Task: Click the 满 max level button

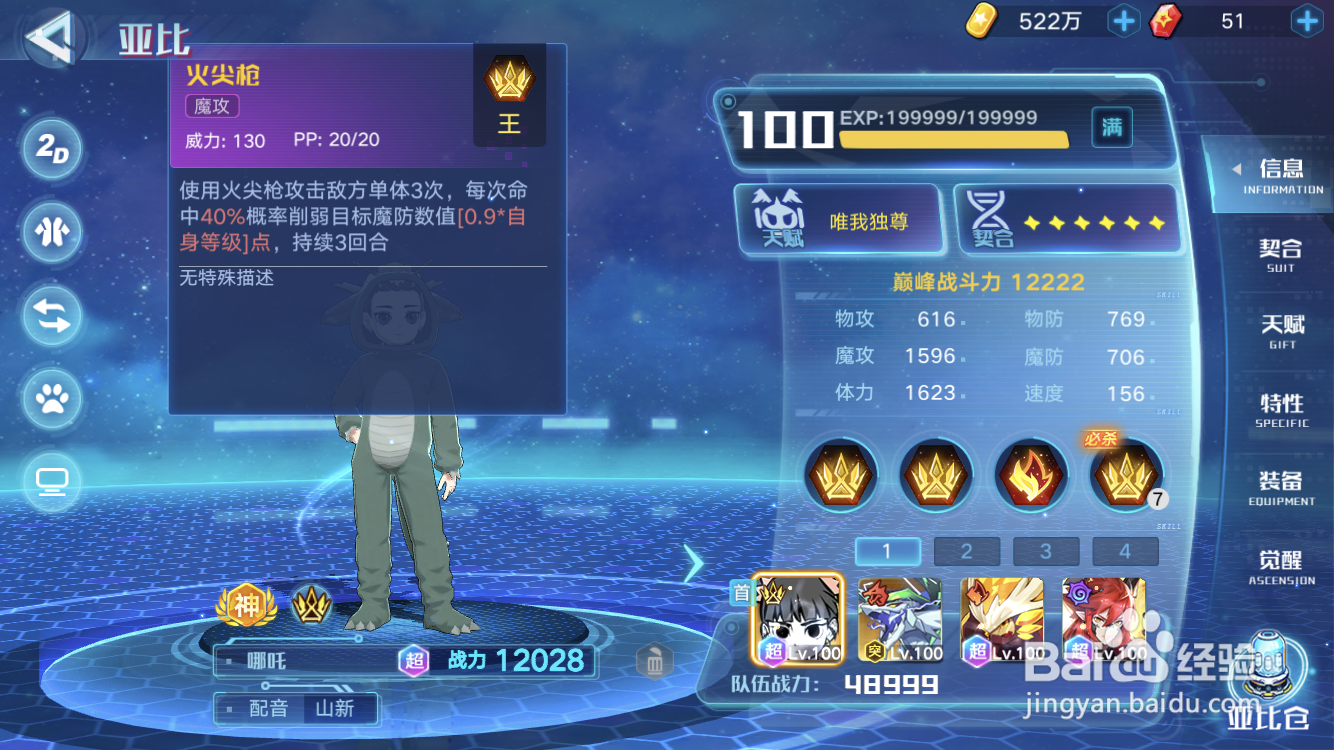Action: (1111, 128)
